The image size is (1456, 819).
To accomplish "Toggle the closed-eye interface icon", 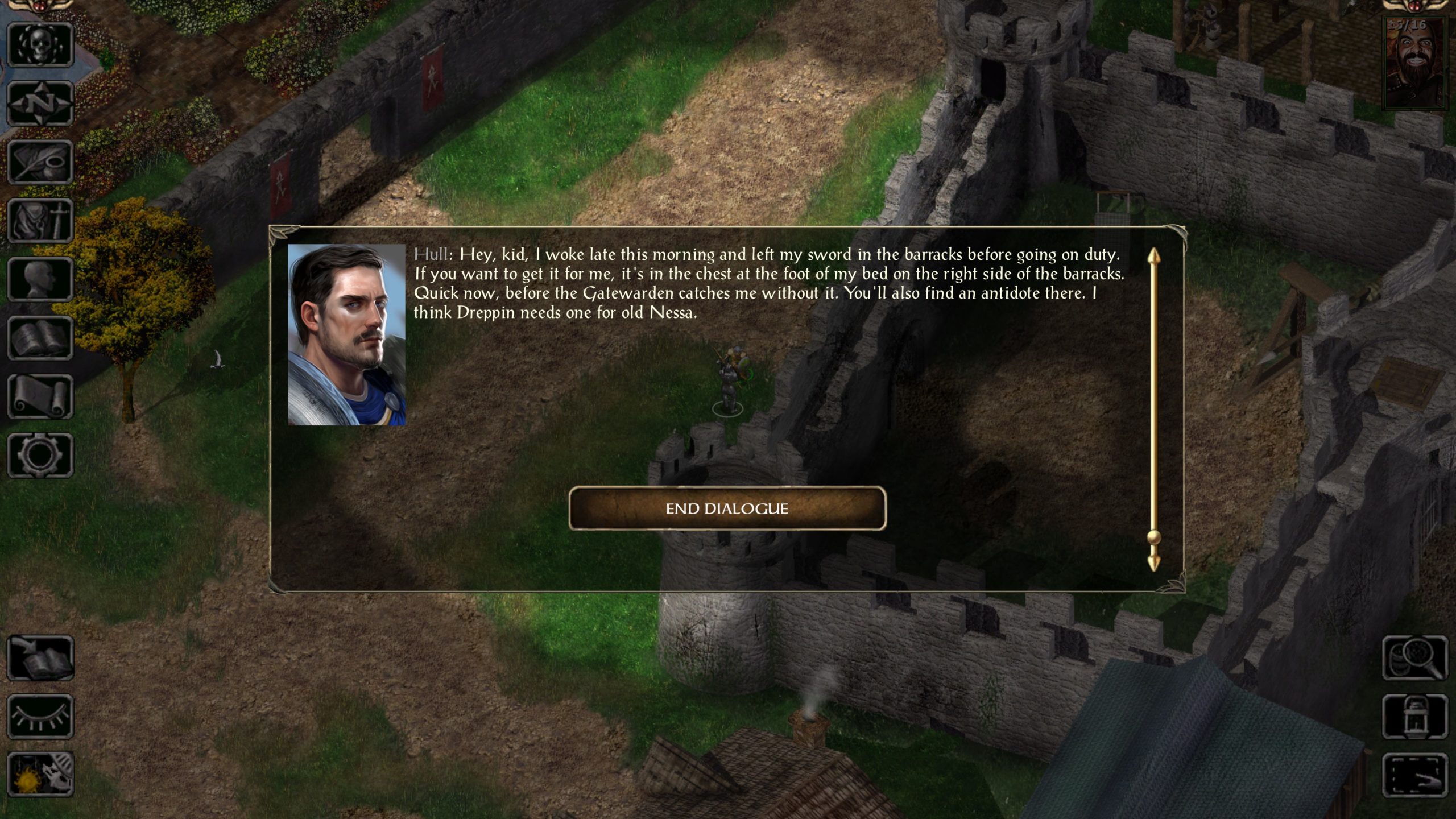I will [40, 717].
